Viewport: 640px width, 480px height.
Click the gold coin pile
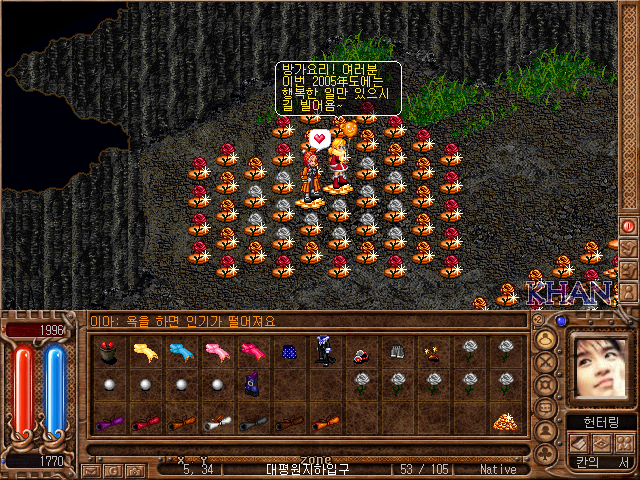pos(503,423)
